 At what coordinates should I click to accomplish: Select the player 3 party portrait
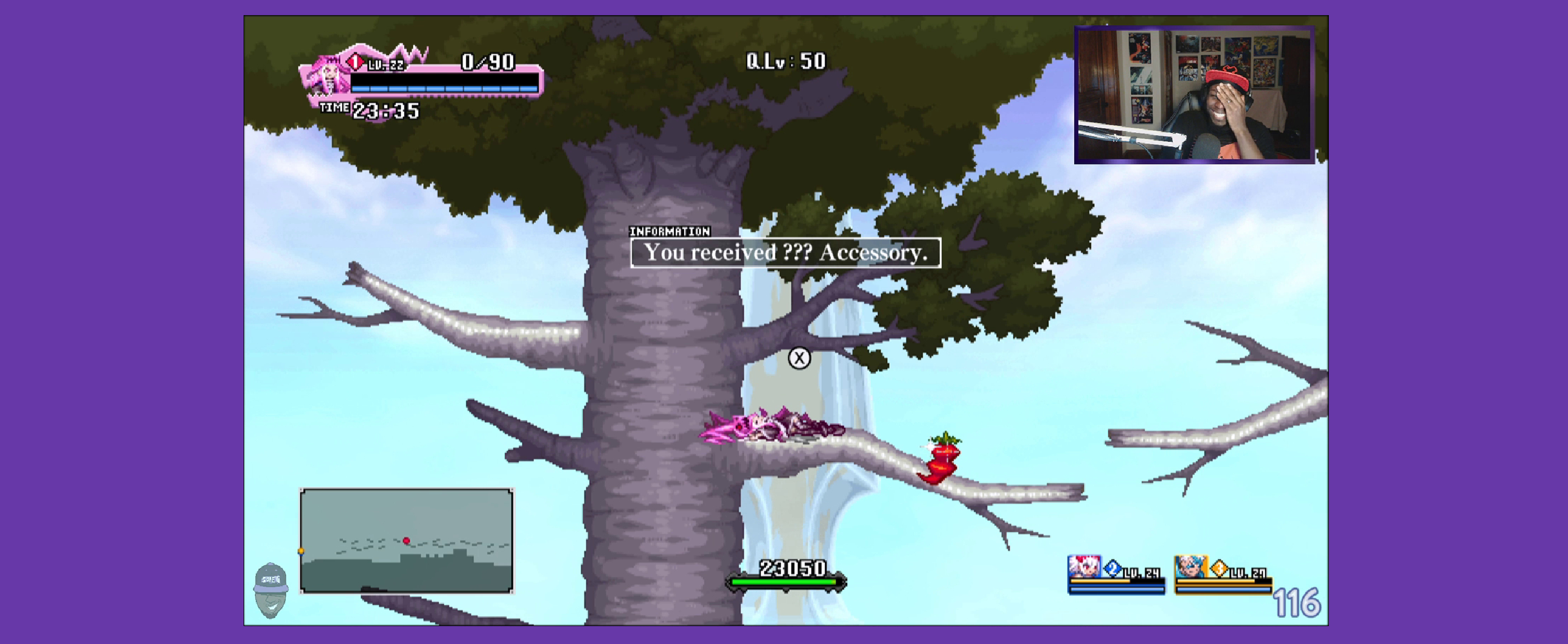click(x=1190, y=567)
